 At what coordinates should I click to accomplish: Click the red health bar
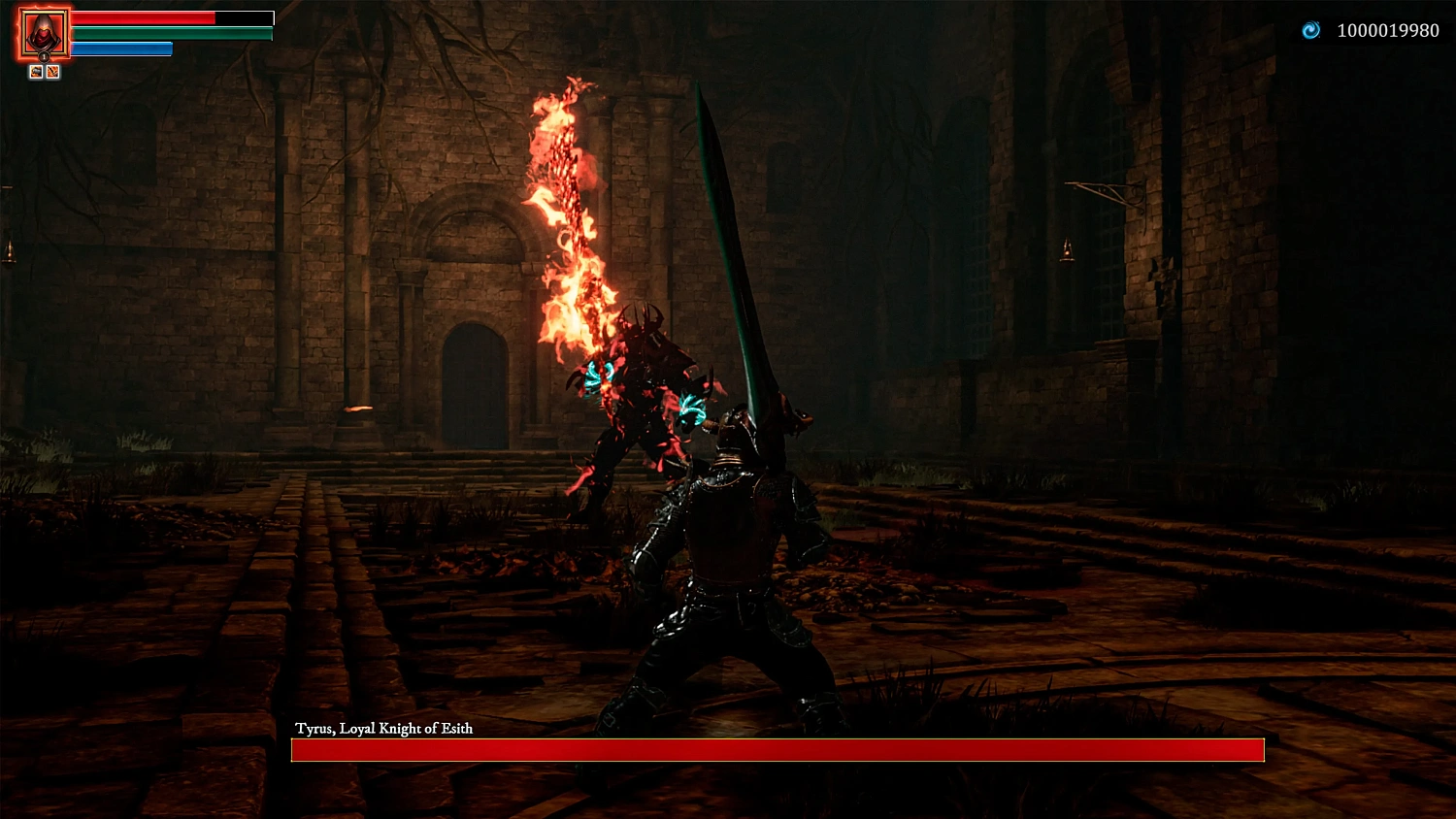[x=141, y=17]
